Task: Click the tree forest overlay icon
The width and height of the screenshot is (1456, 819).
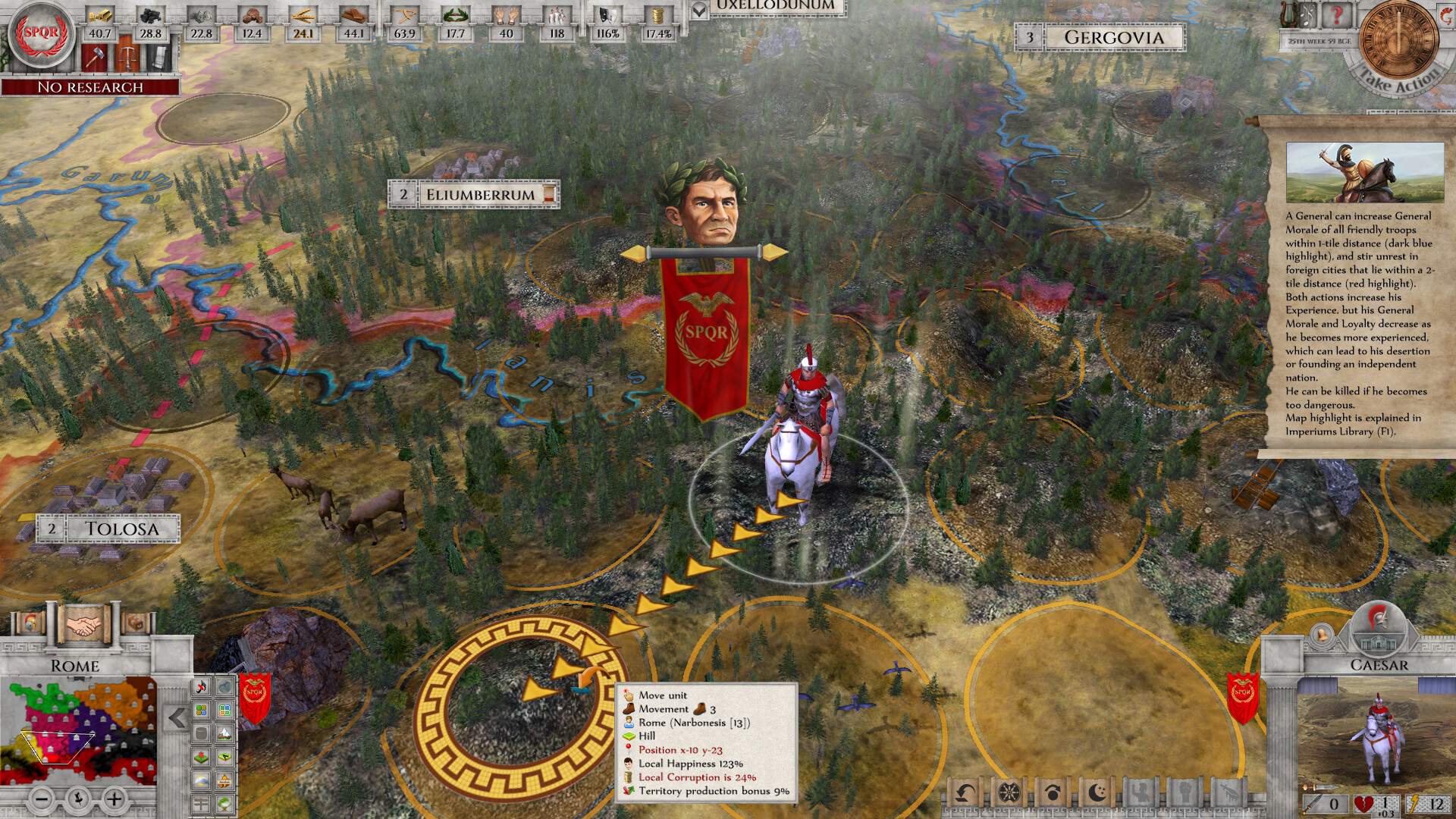Action: (224, 803)
